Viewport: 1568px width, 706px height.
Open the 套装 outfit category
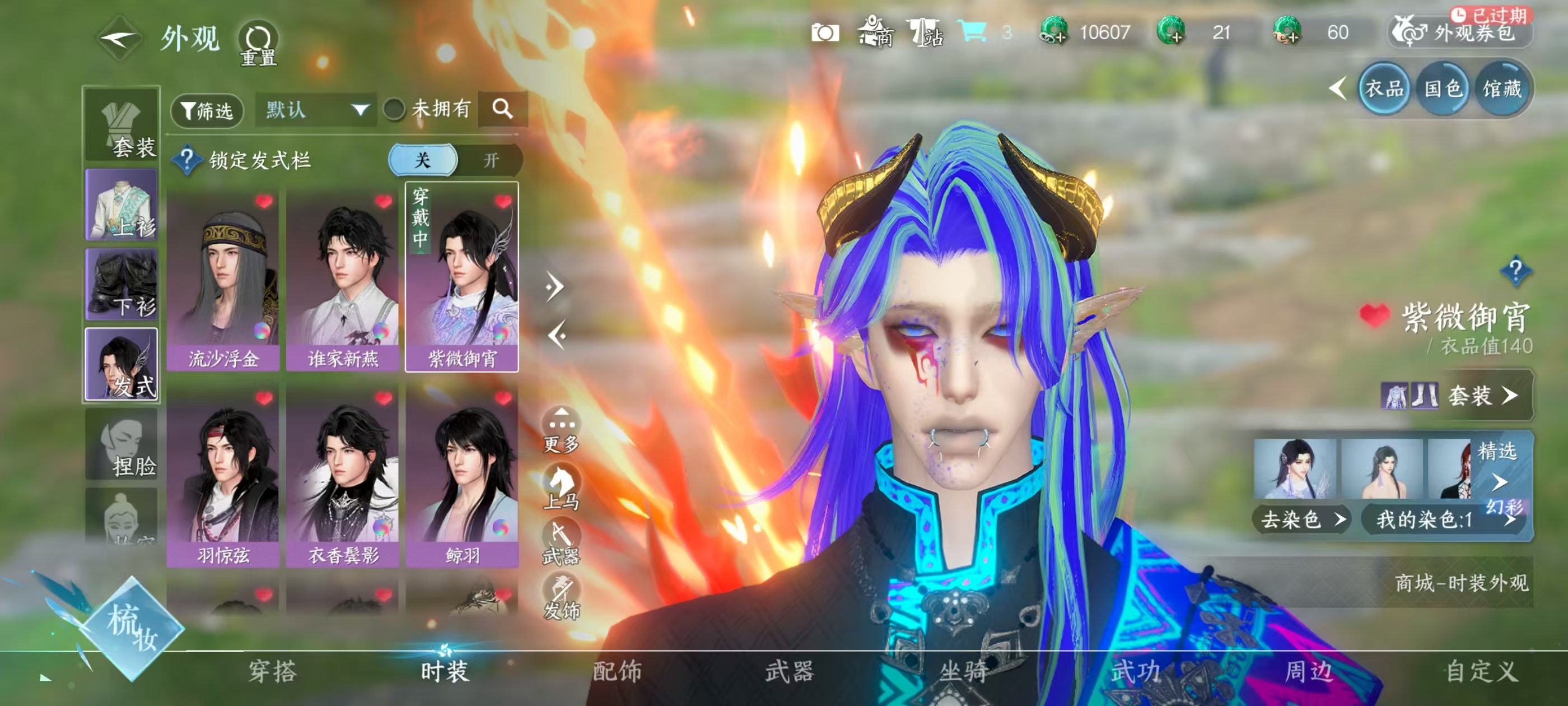[x=122, y=125]
